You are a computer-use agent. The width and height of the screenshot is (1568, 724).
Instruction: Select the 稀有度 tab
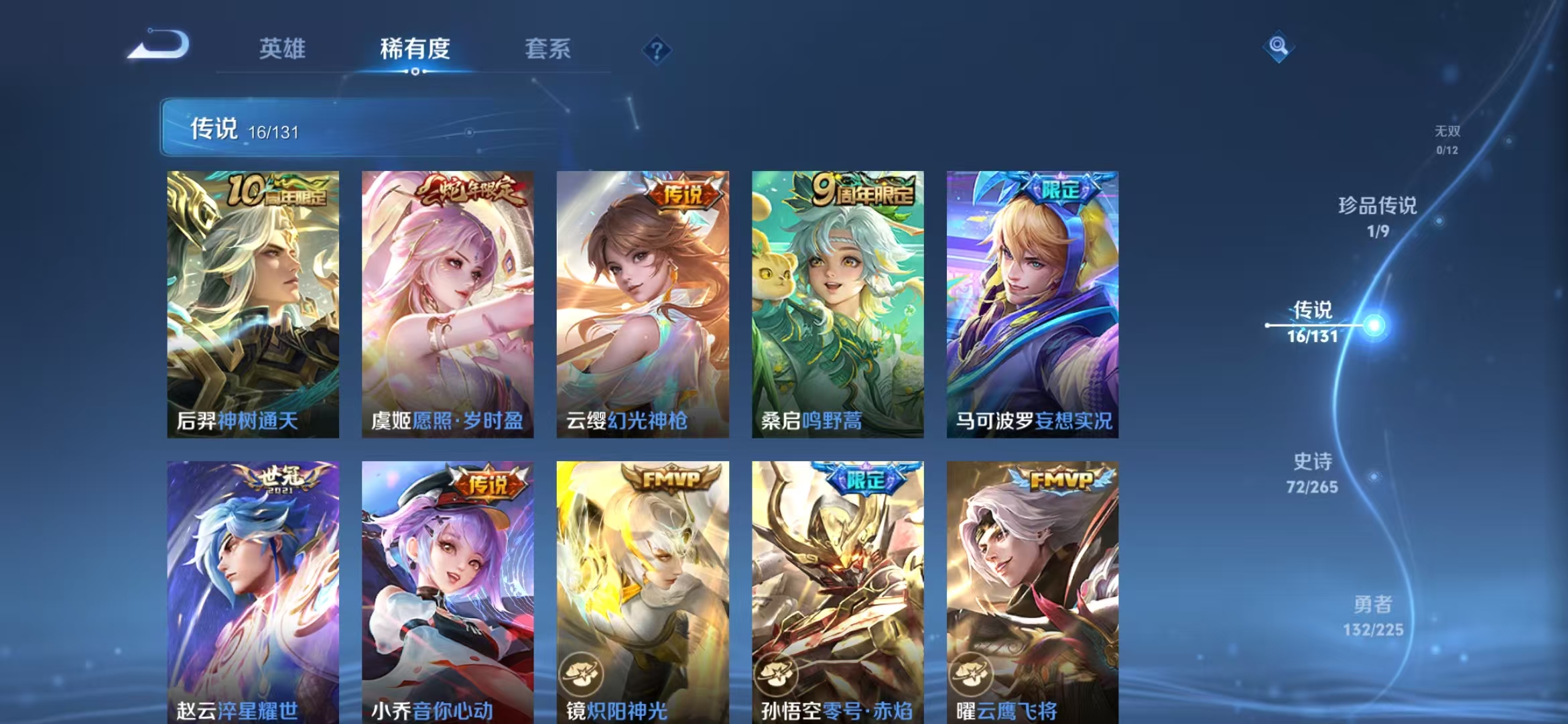[x=414, y=50]
